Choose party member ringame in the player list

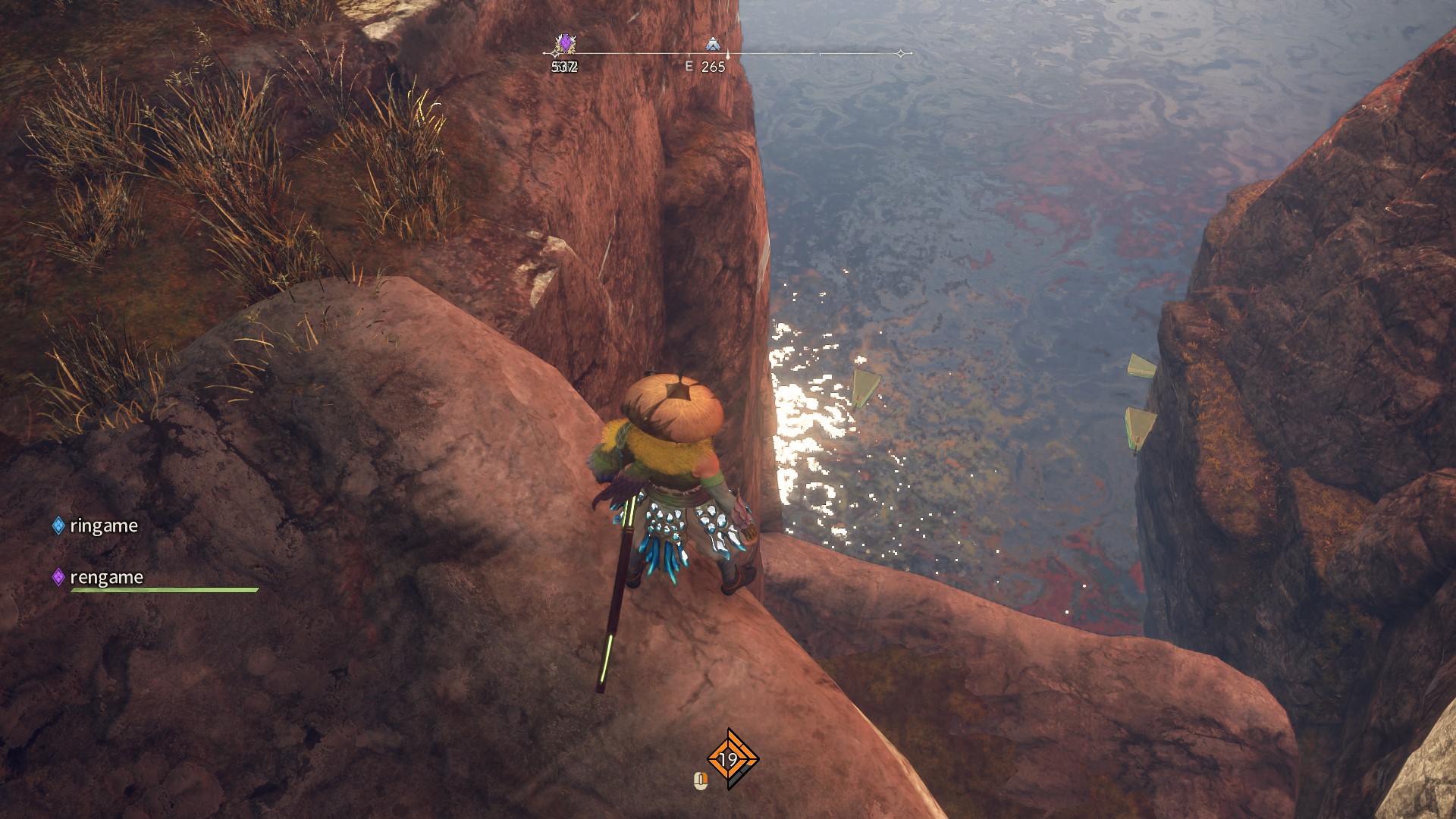pos(103,526)
